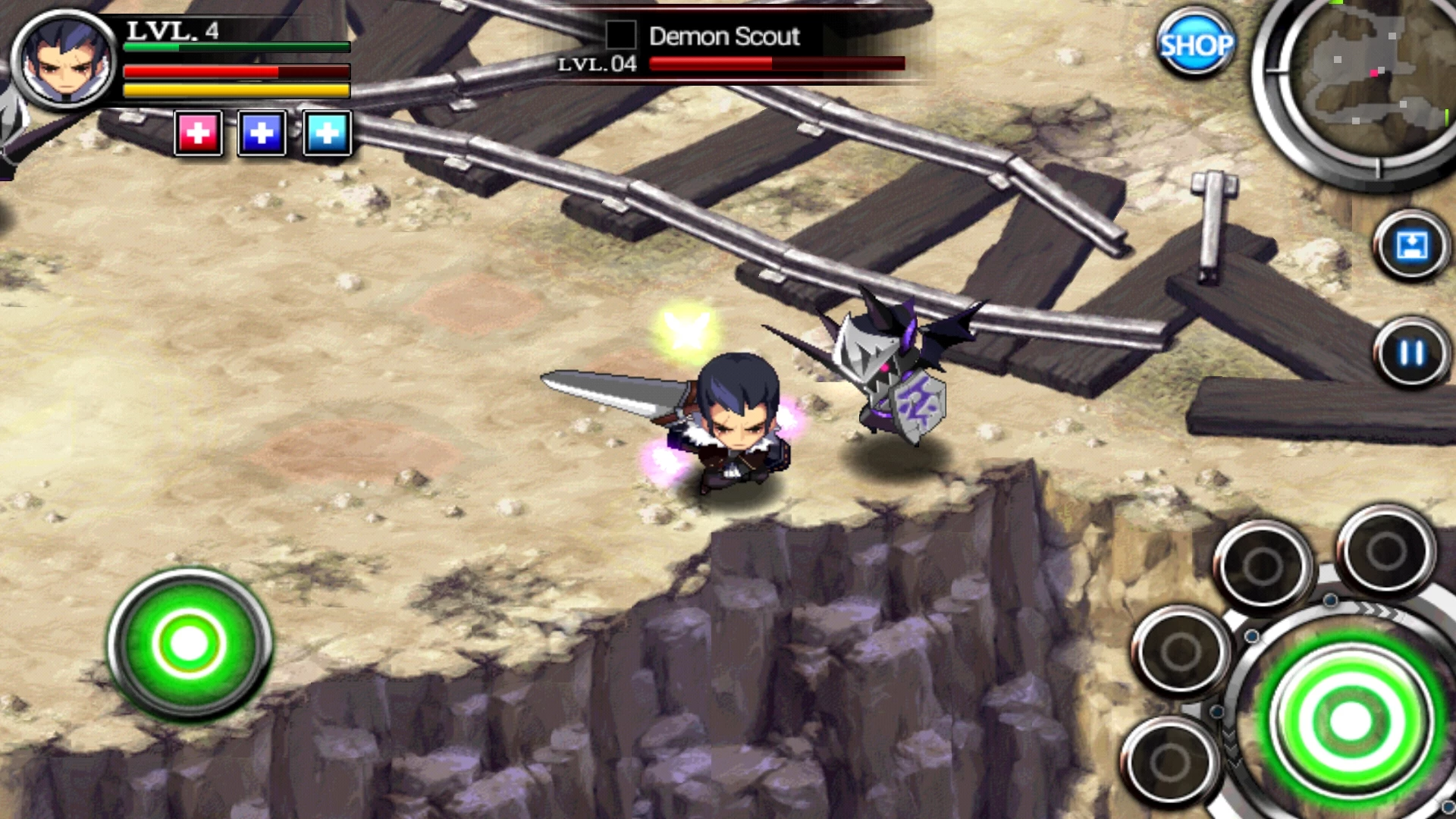This screenshot has height=819, width=1456.
Task: Use the light blue plus potion
Action: 327,133
